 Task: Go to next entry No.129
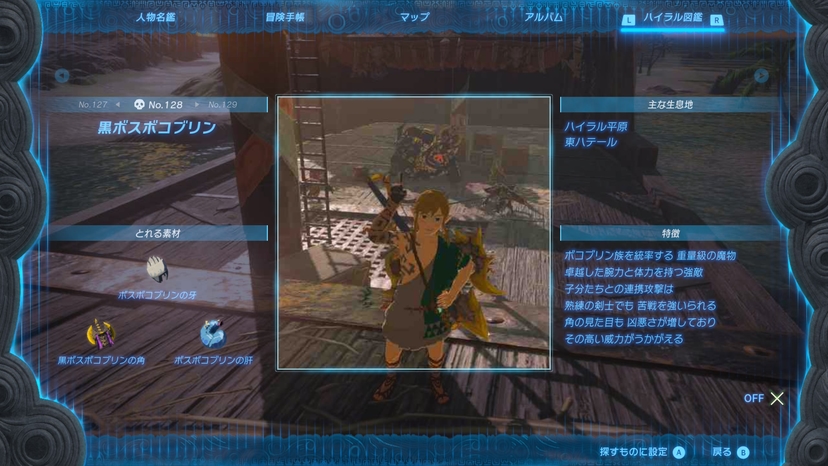(222, 104)
